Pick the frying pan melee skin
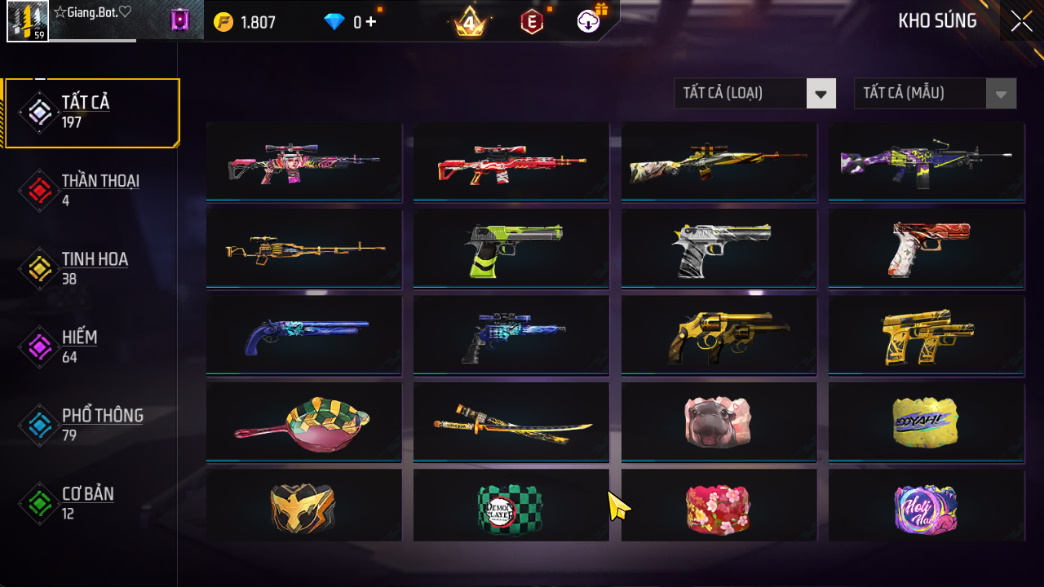This screenshot has width=1044, height=587. pyautogui.click(x=303, y=420)
